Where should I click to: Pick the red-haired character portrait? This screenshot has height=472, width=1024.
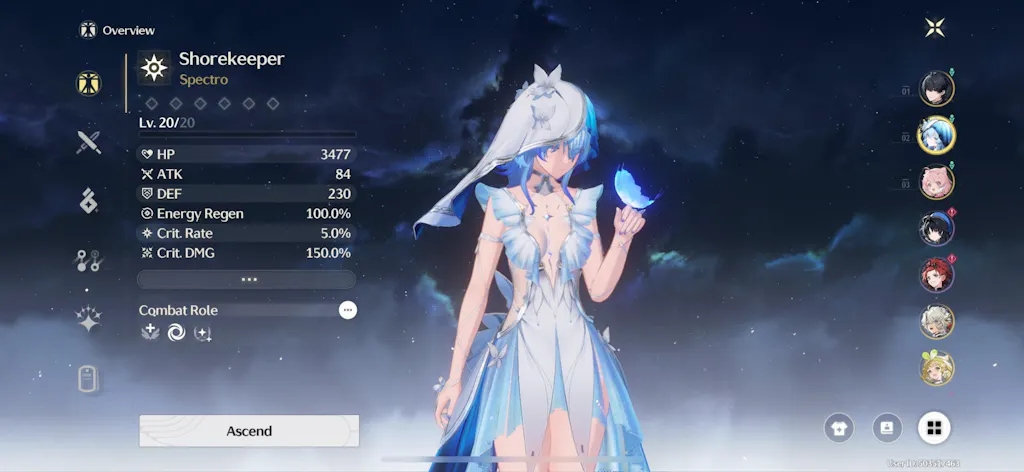click(x=937, y=275)
